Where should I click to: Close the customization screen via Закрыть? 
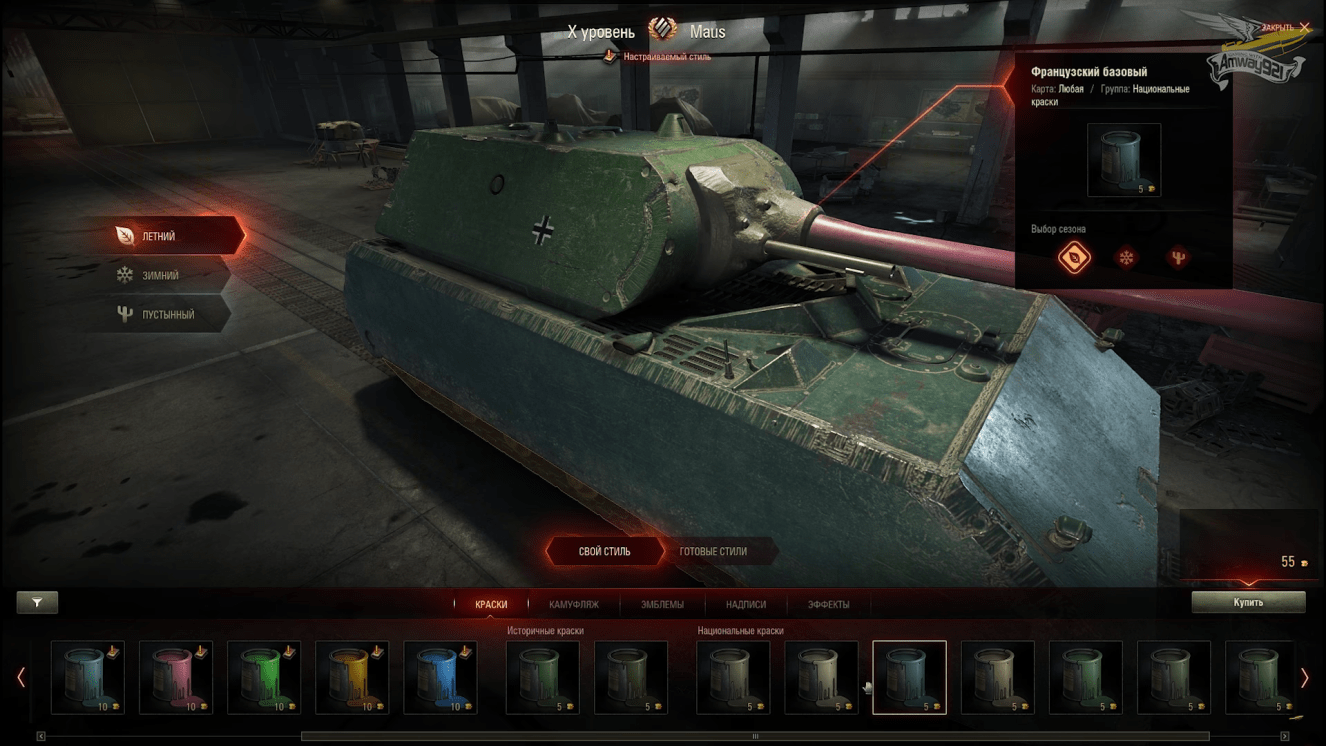tap(1285, 27)
